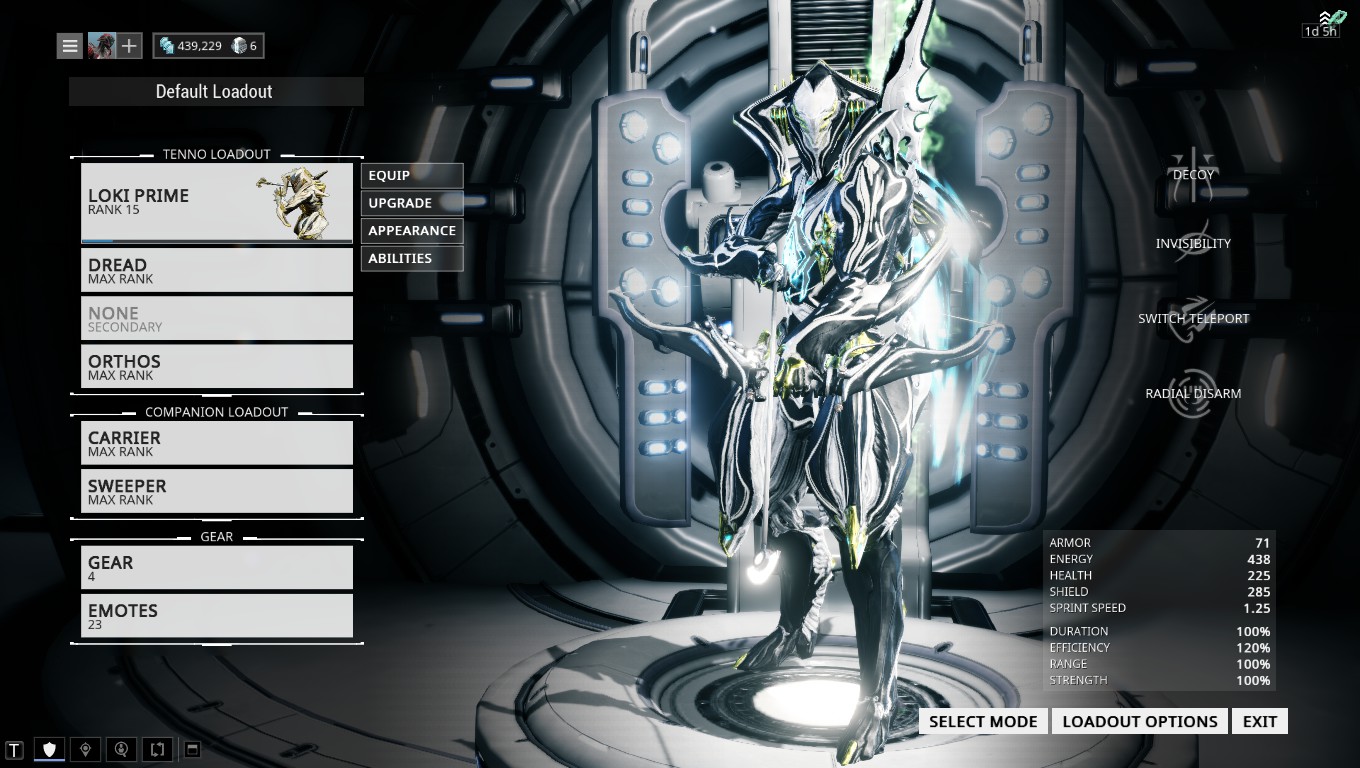This screenshot has height=768, width=1360.
Task: Select the Radial Disarm ability icon
Action: 1193,390
